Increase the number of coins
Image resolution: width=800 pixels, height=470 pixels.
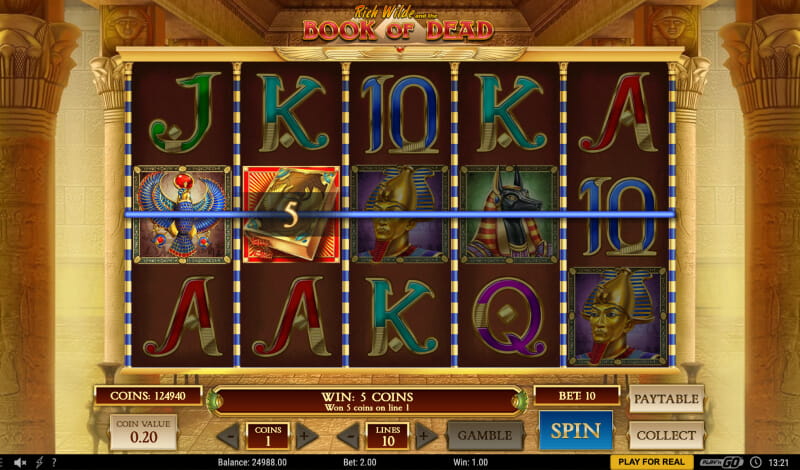306,436
